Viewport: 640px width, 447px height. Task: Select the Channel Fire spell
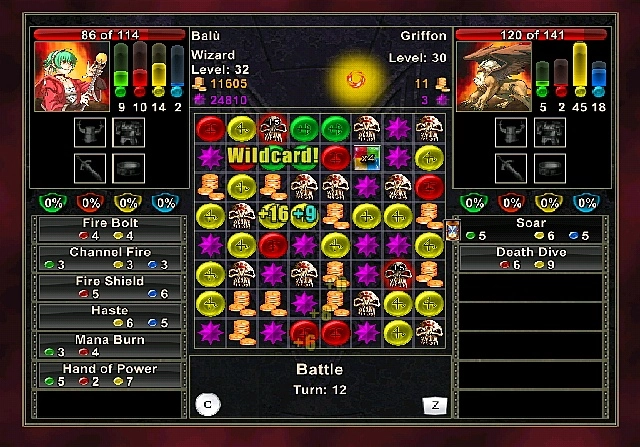[109, 258]
